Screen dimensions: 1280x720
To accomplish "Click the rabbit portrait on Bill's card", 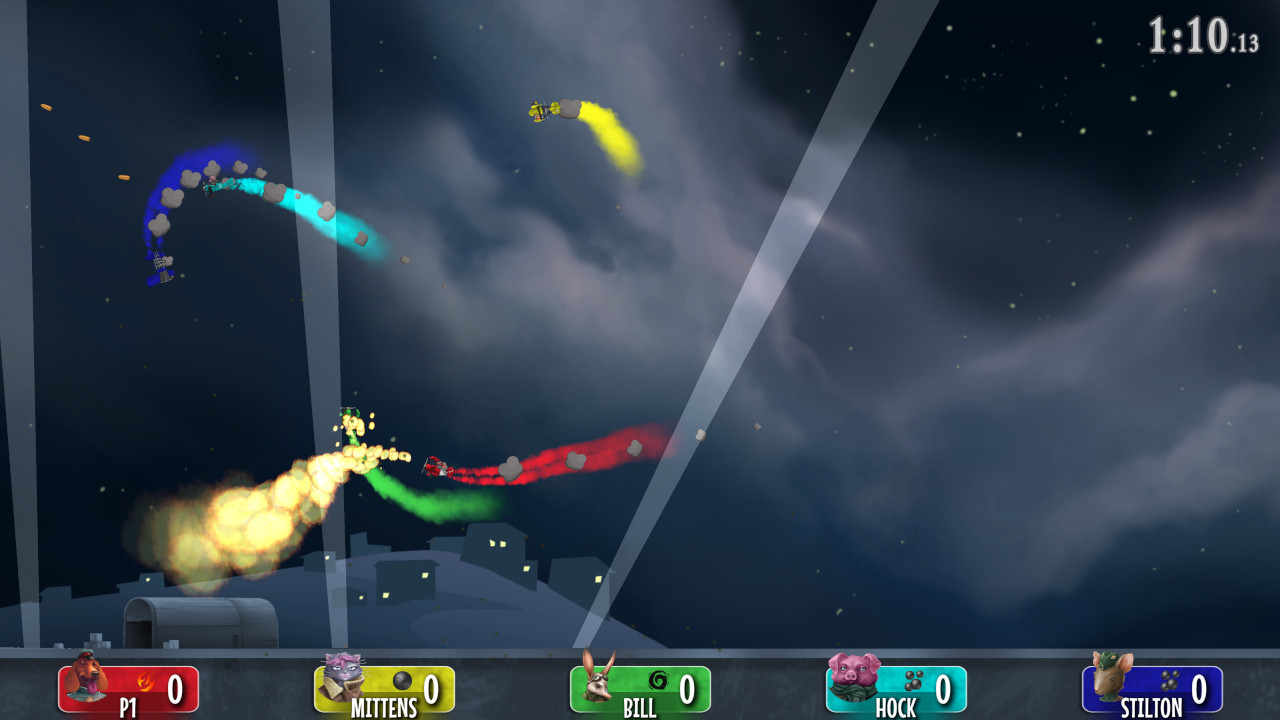I will point(597,682).
